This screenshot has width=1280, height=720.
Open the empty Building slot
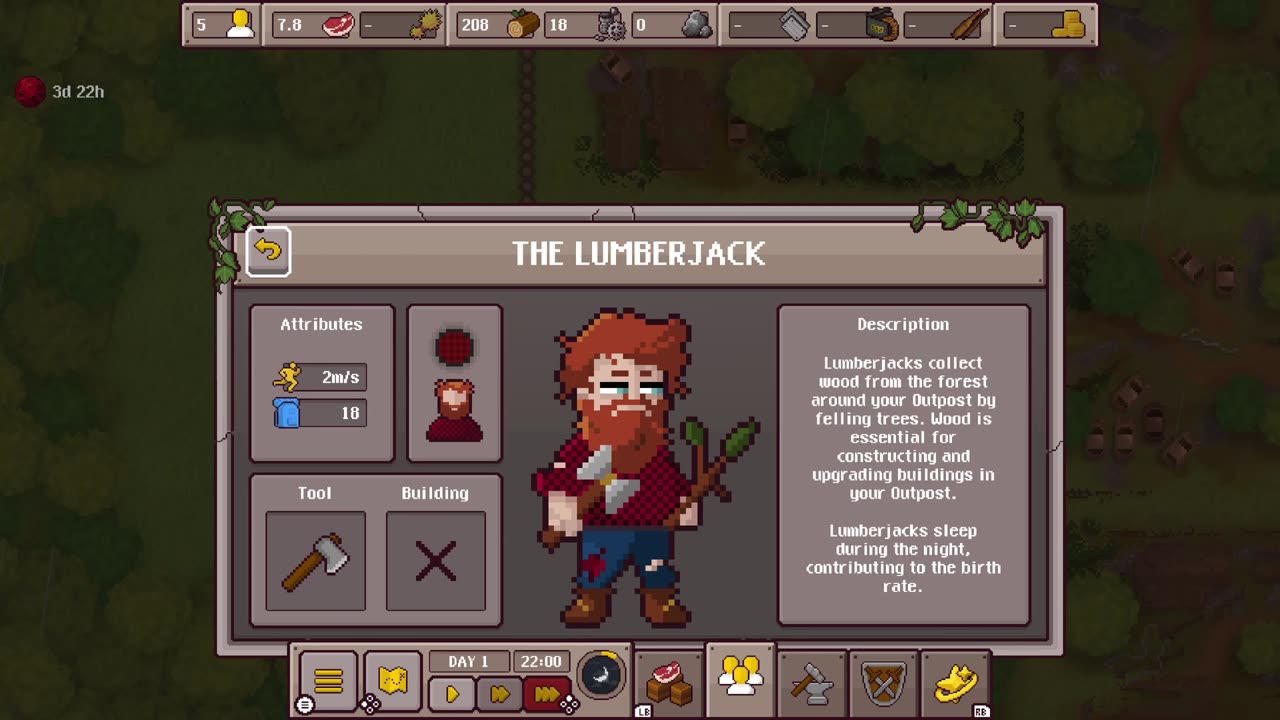pos(435,561)
